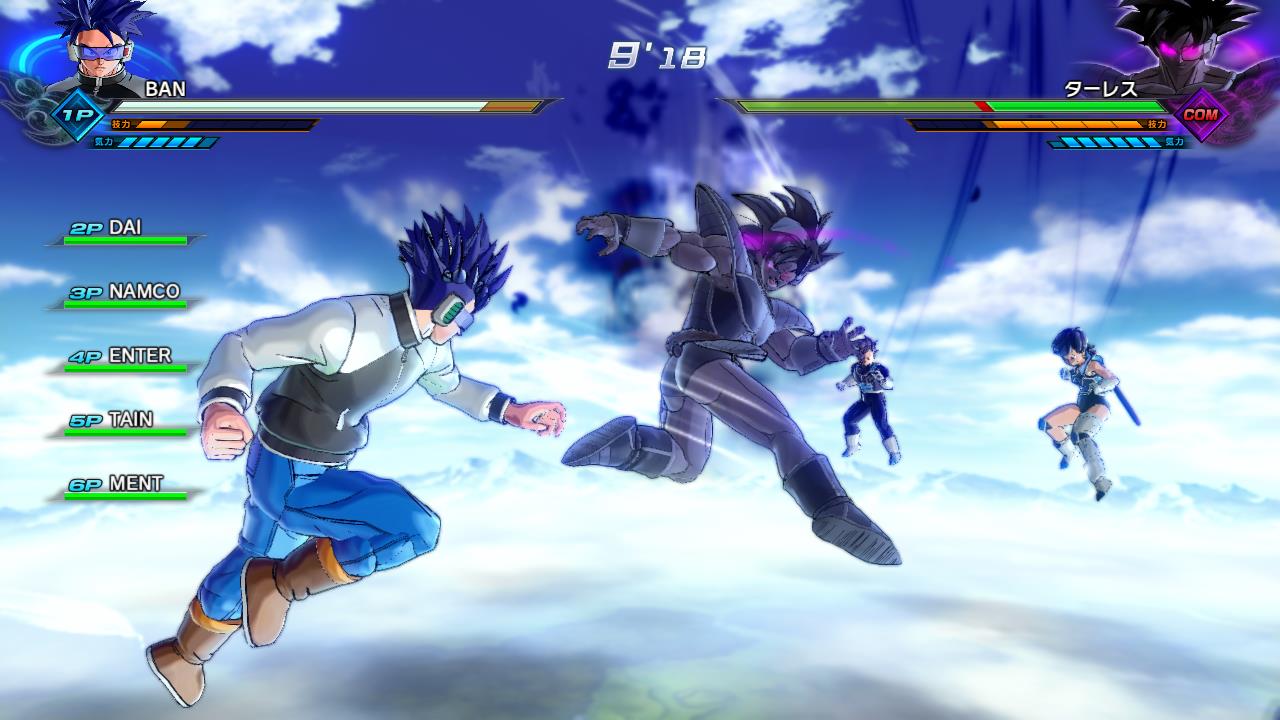Select the 6P MENT party row
Screen dimensions: 1280x720
[125, 486]
